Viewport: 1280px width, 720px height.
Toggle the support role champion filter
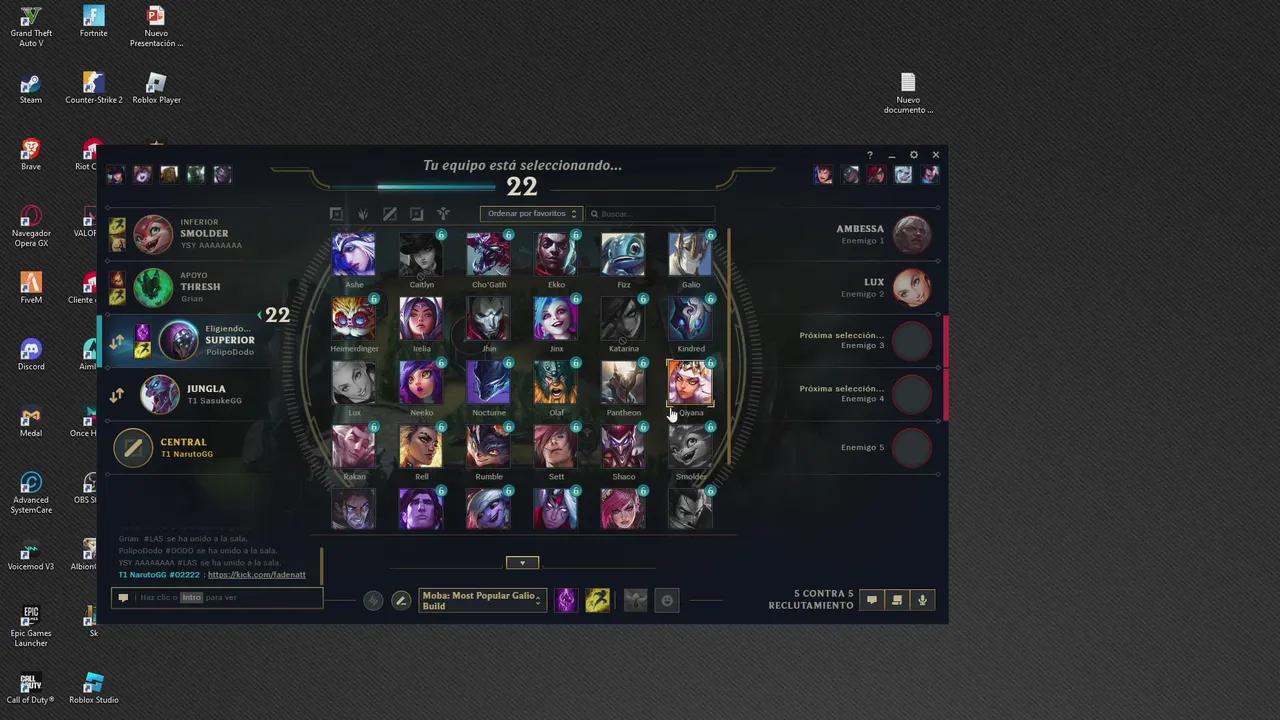tap(443, 213)
